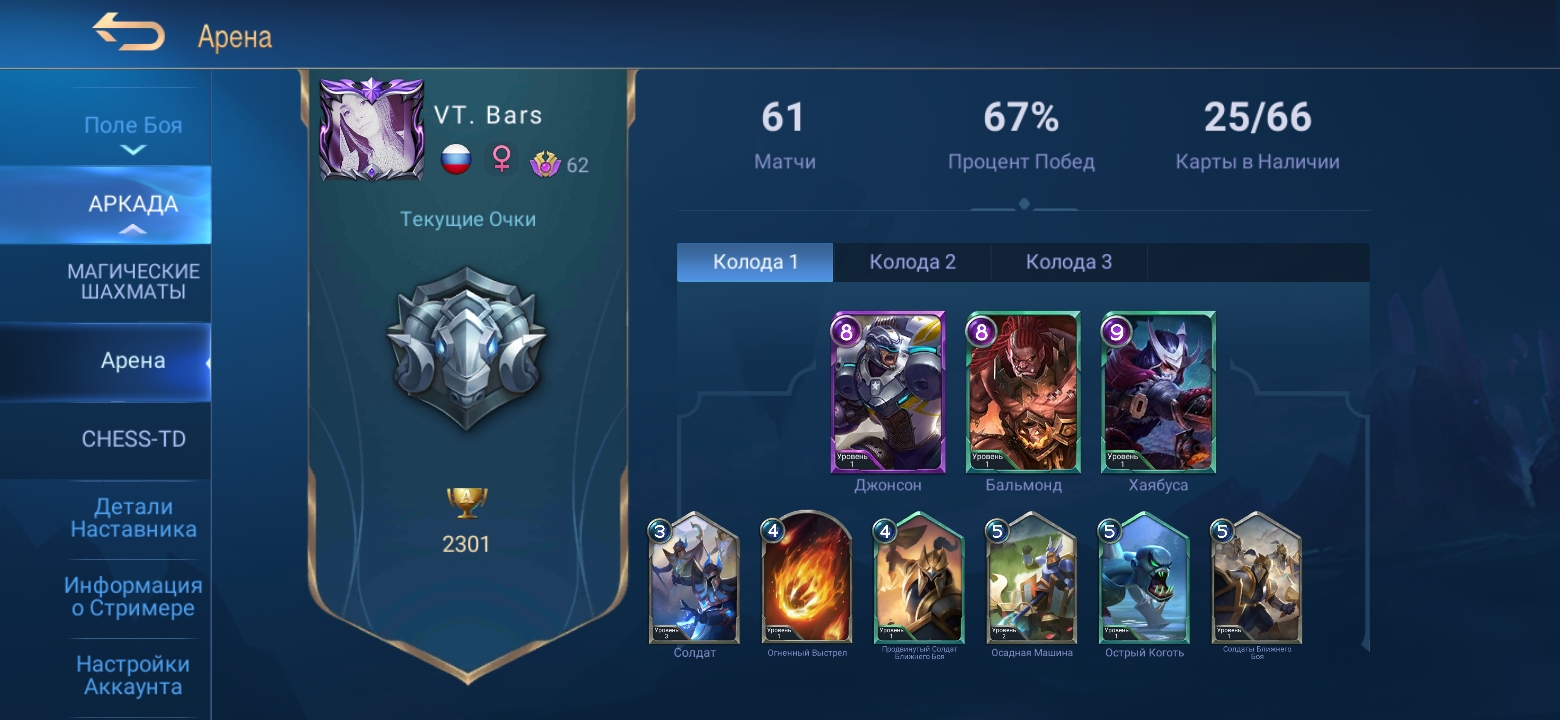This screenshot has width=1560, height=720.
Task: Switch to the Колода 3 tab
Action: point(1068,262)
